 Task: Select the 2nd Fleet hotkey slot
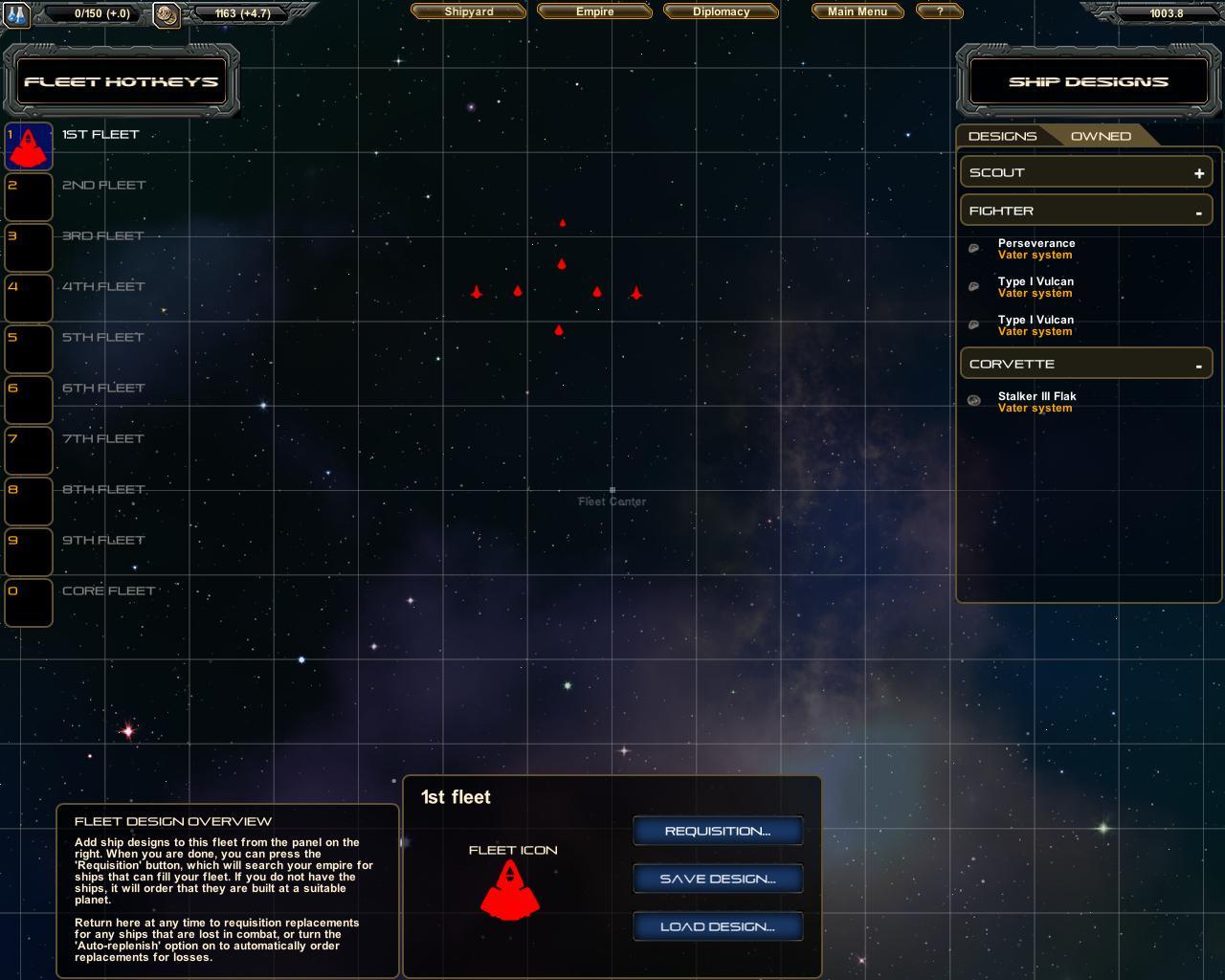tap(29, 197)
